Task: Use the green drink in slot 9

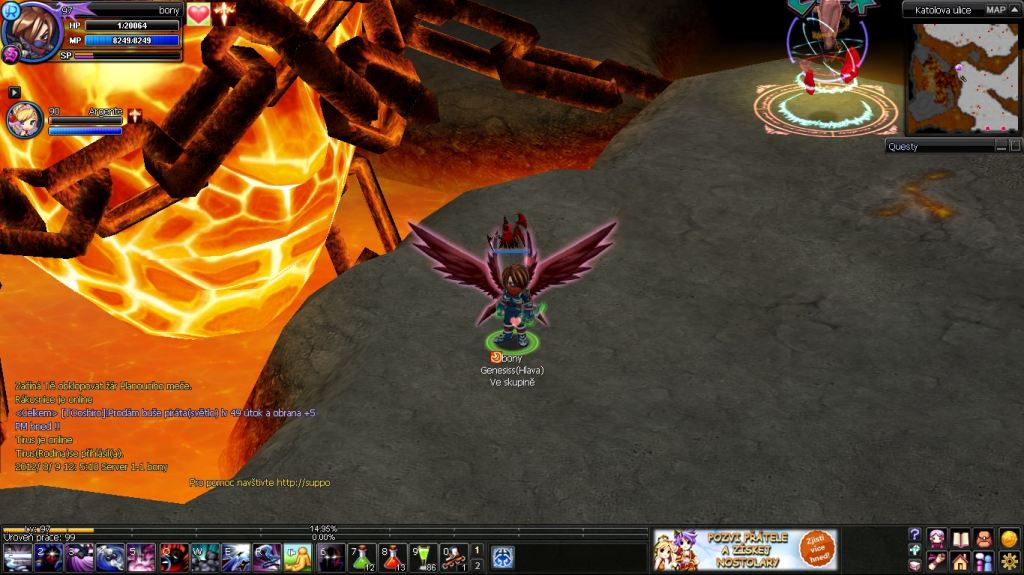Action: [423, 557]
